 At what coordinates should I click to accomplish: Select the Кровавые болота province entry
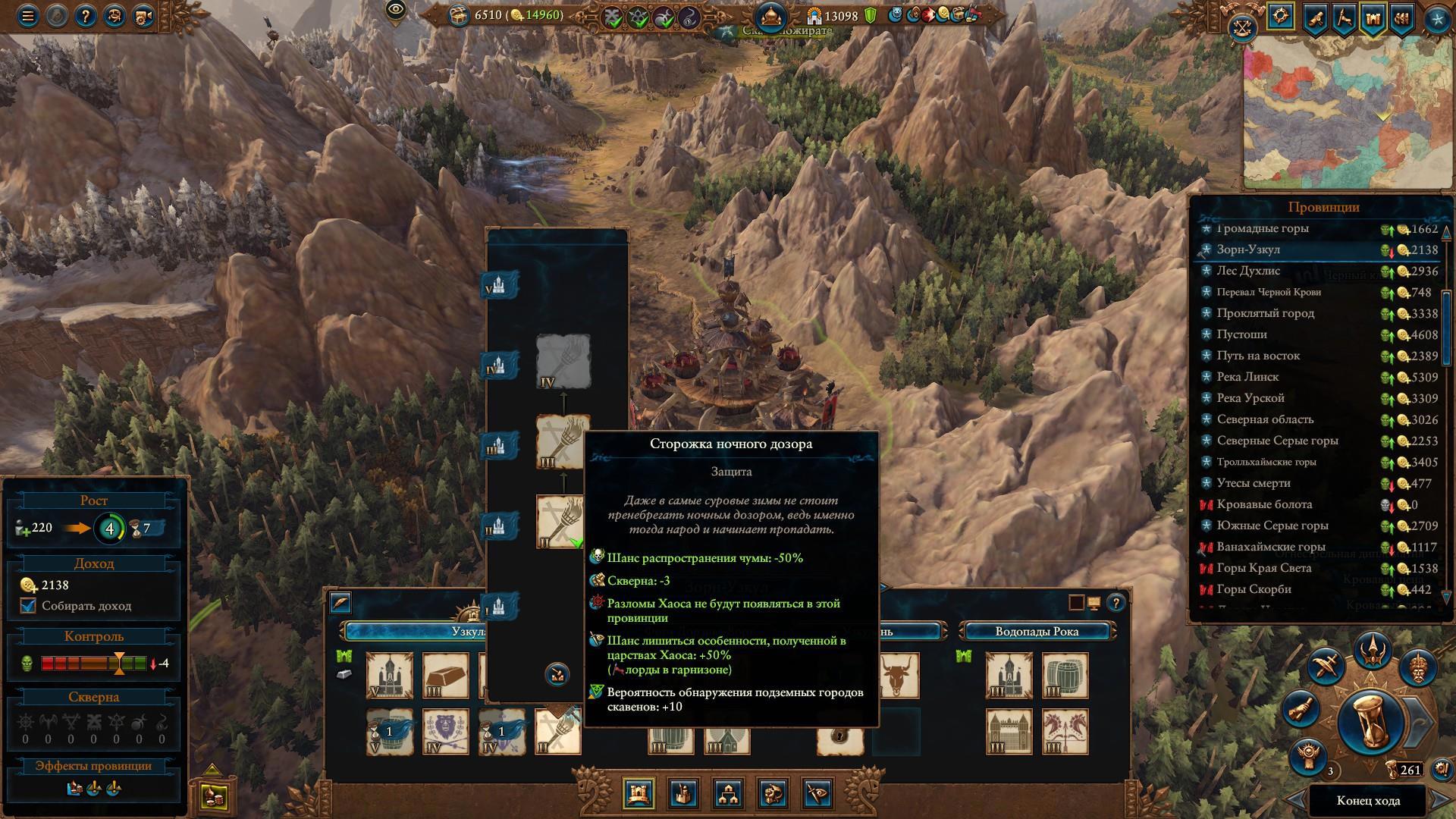[1264, 504]
